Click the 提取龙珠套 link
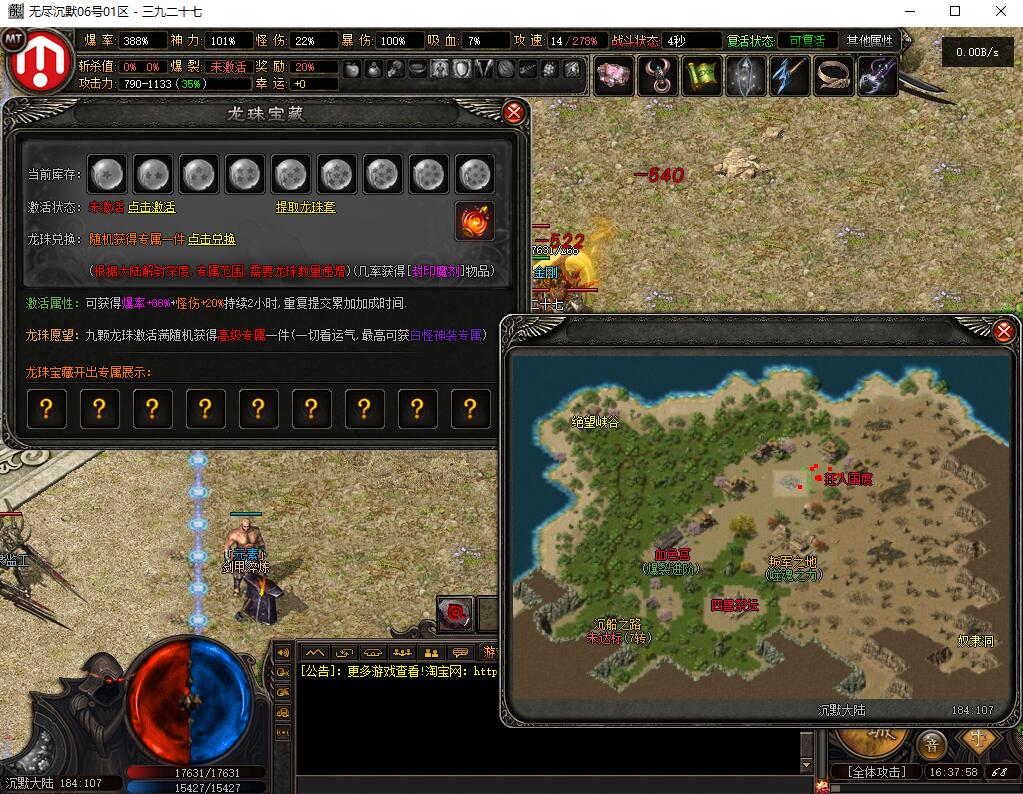Viewport: 1023px width, 794px height. point(306,207)
